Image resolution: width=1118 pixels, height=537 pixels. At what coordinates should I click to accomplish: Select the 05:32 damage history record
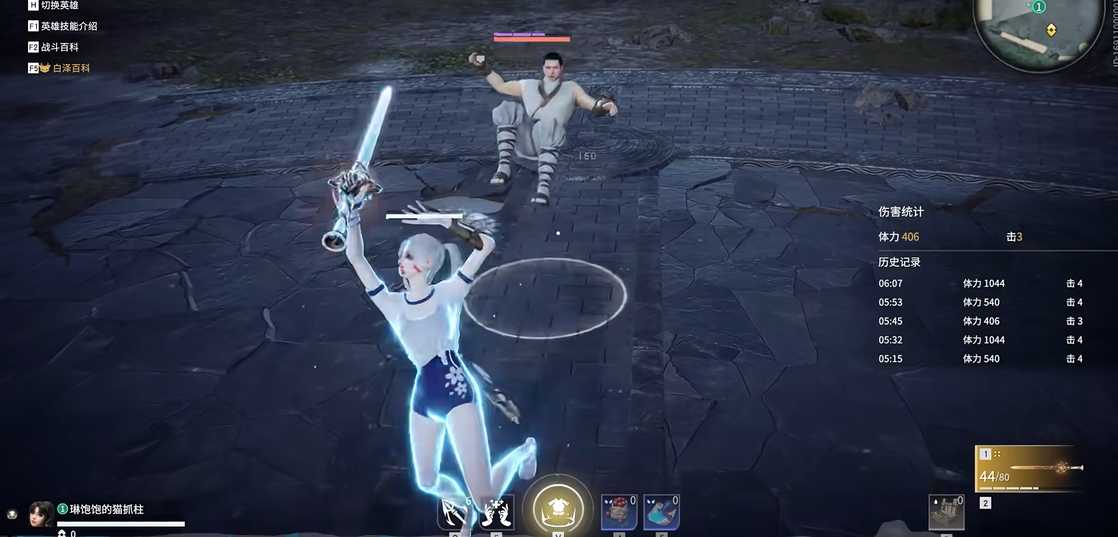click(980, 340)
